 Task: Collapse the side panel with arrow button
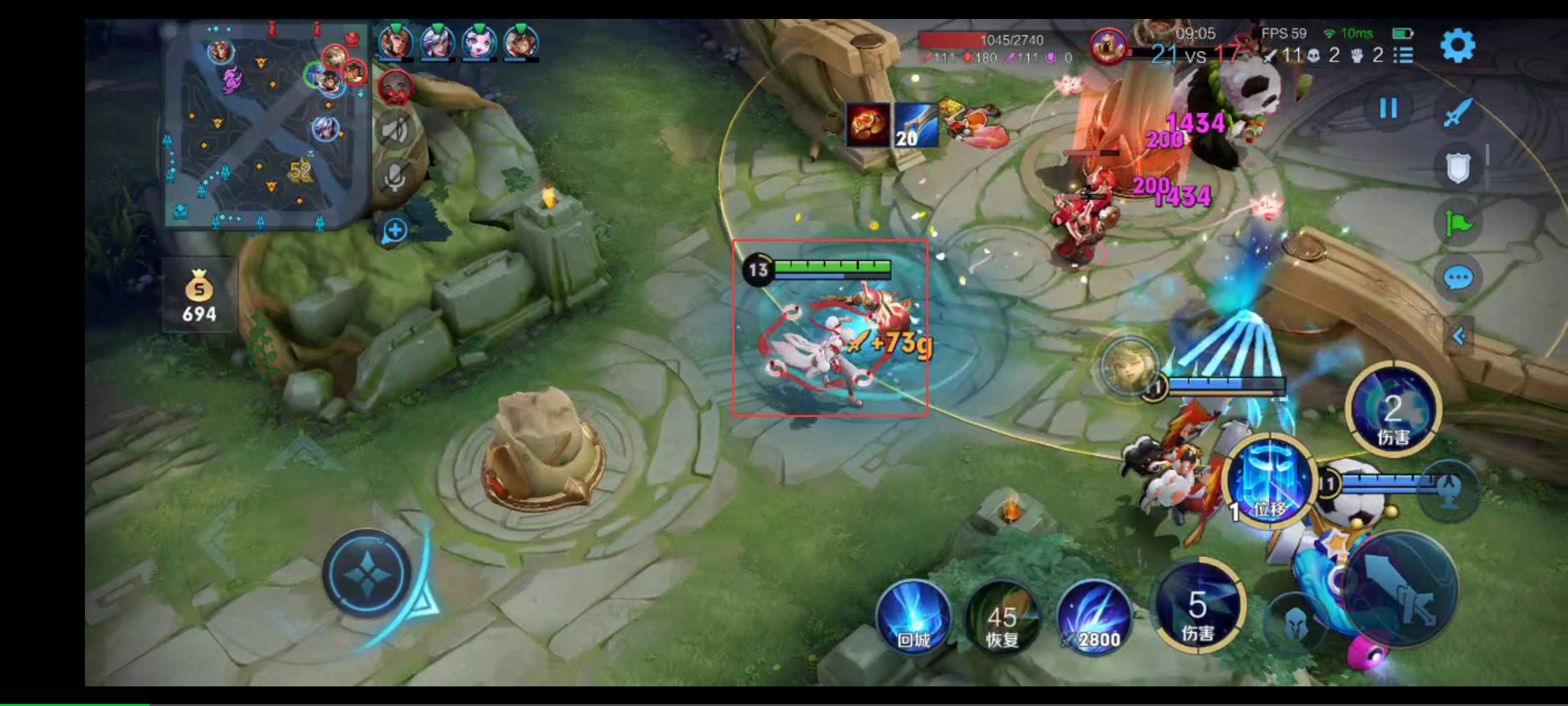(1459, 337)
